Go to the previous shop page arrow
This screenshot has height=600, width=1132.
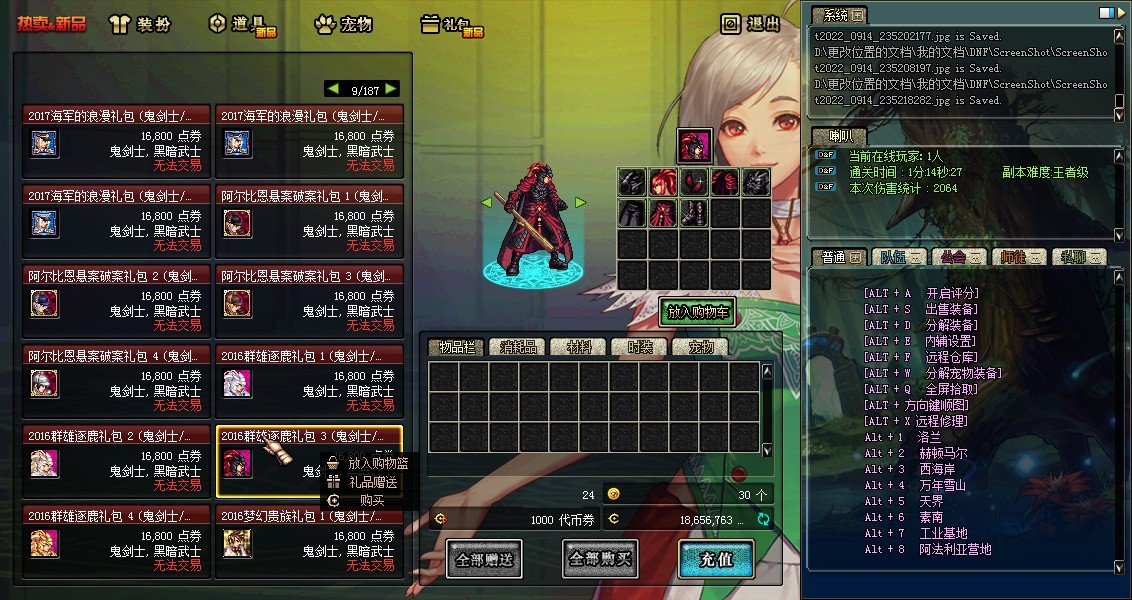333,89
